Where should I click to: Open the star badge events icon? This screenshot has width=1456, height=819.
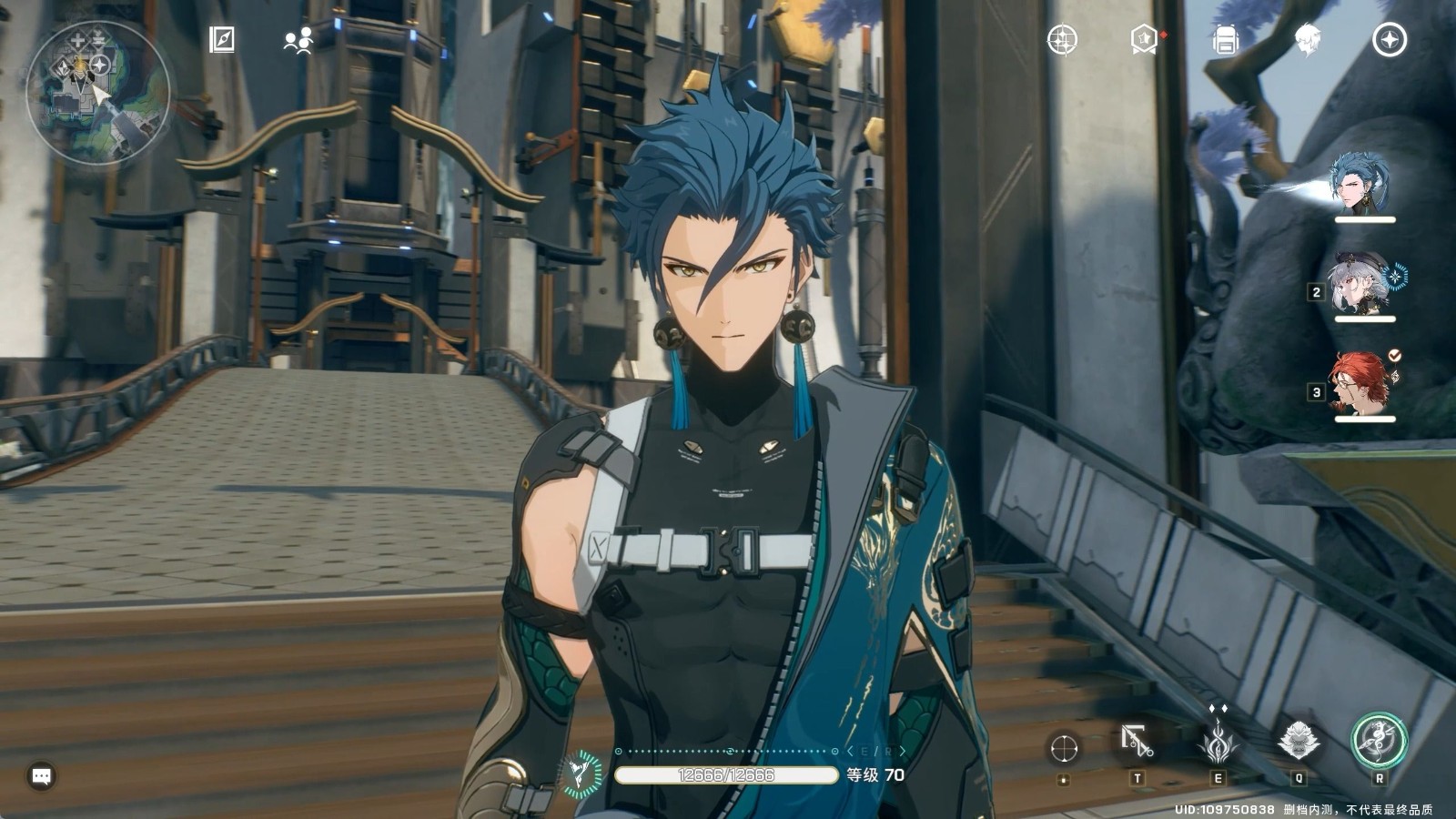click(x=1145, y=40)
